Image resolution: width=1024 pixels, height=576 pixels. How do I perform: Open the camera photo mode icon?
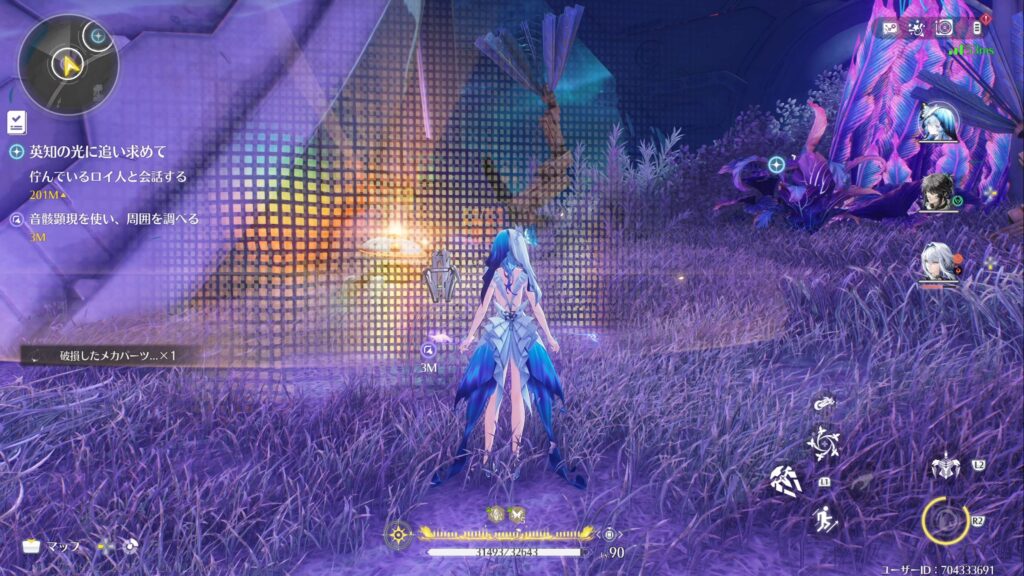click(944, 28)
